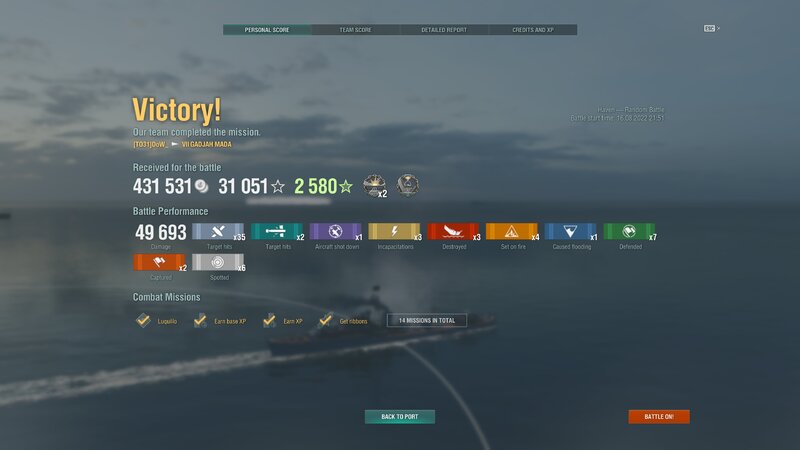Start another match with Battle On!
The image size is (800, 450).
[659, 416]
